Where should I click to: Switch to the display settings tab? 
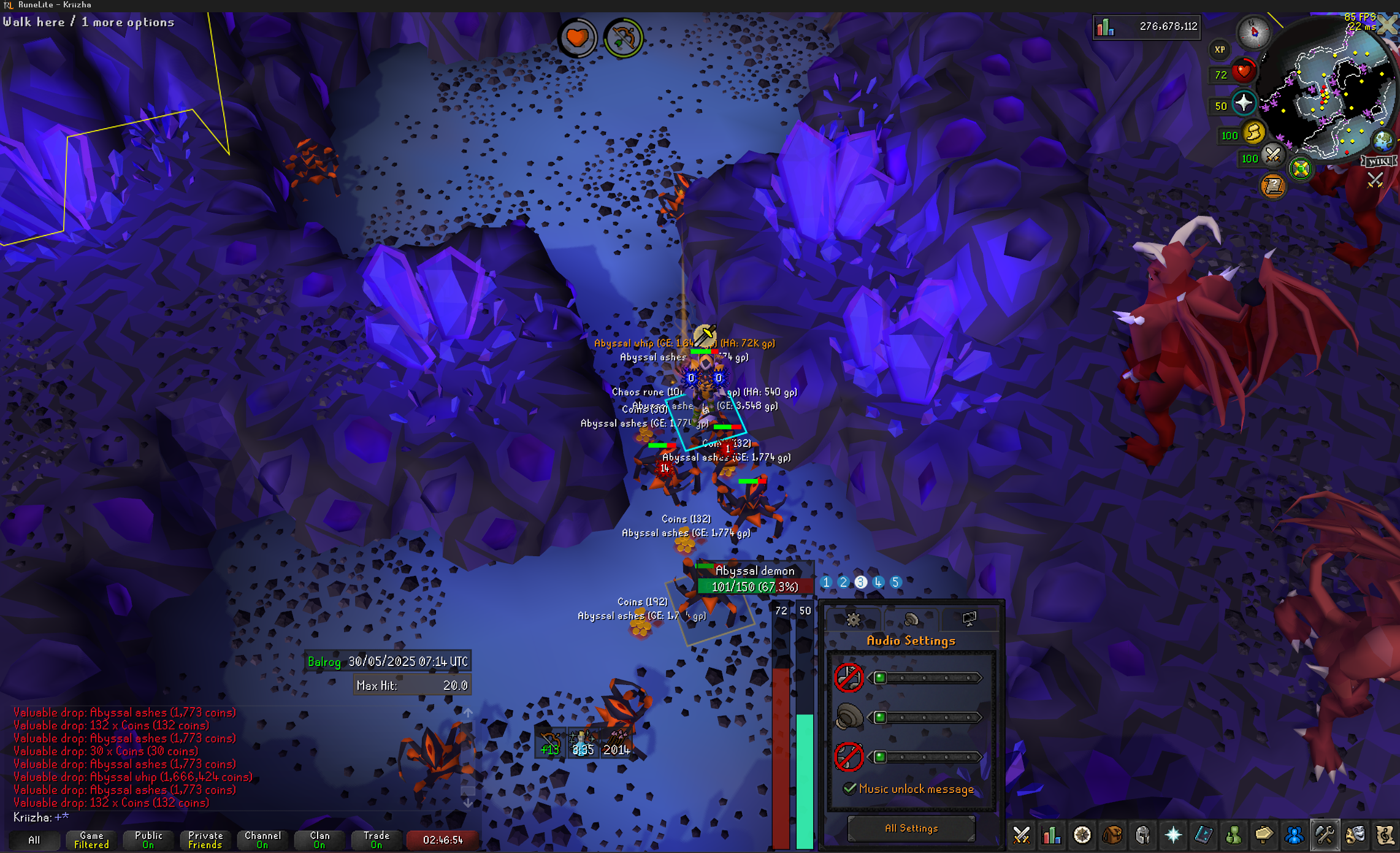click(969, 619)
